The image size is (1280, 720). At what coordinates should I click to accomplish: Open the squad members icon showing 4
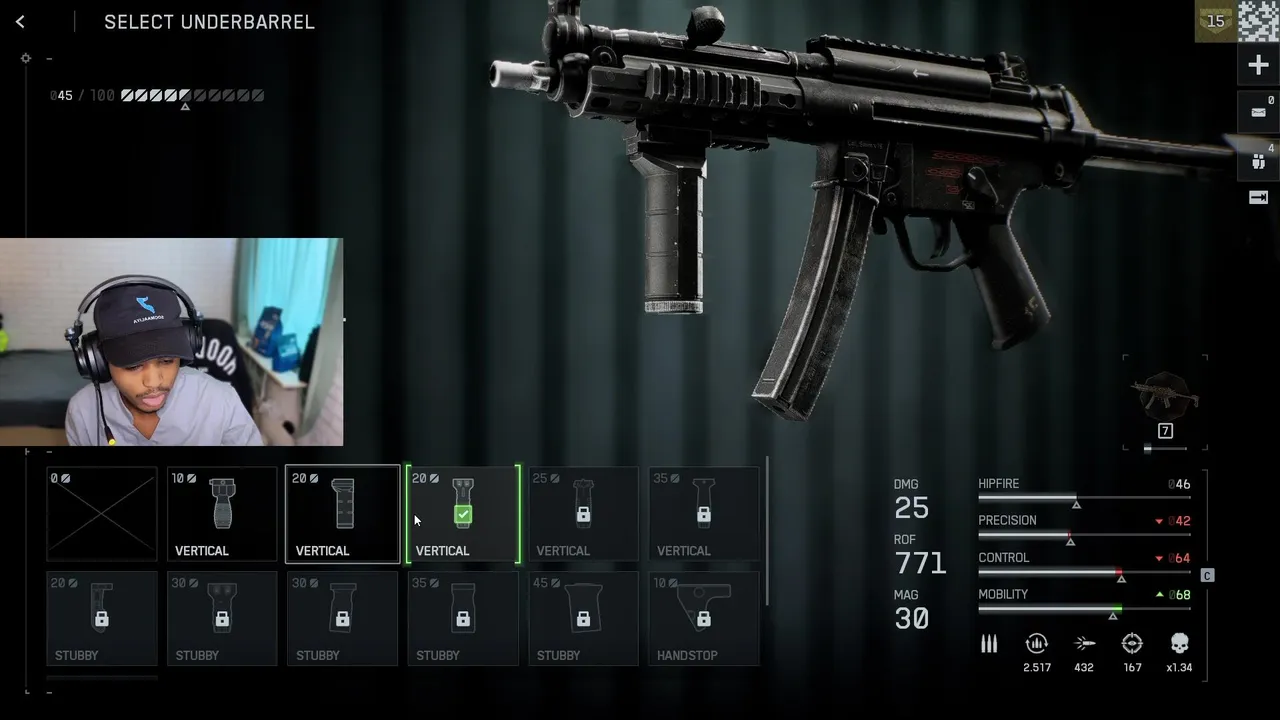click(x=1258, y=160)
